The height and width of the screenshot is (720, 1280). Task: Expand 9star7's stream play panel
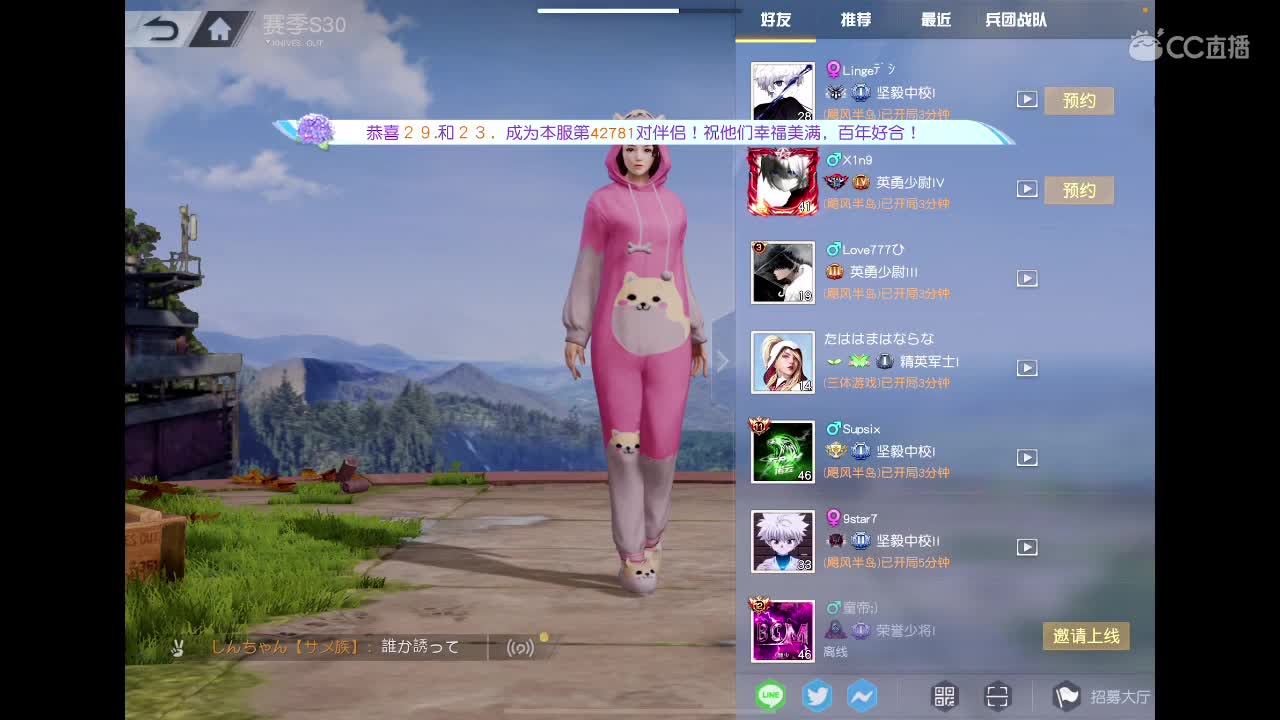1027,547
